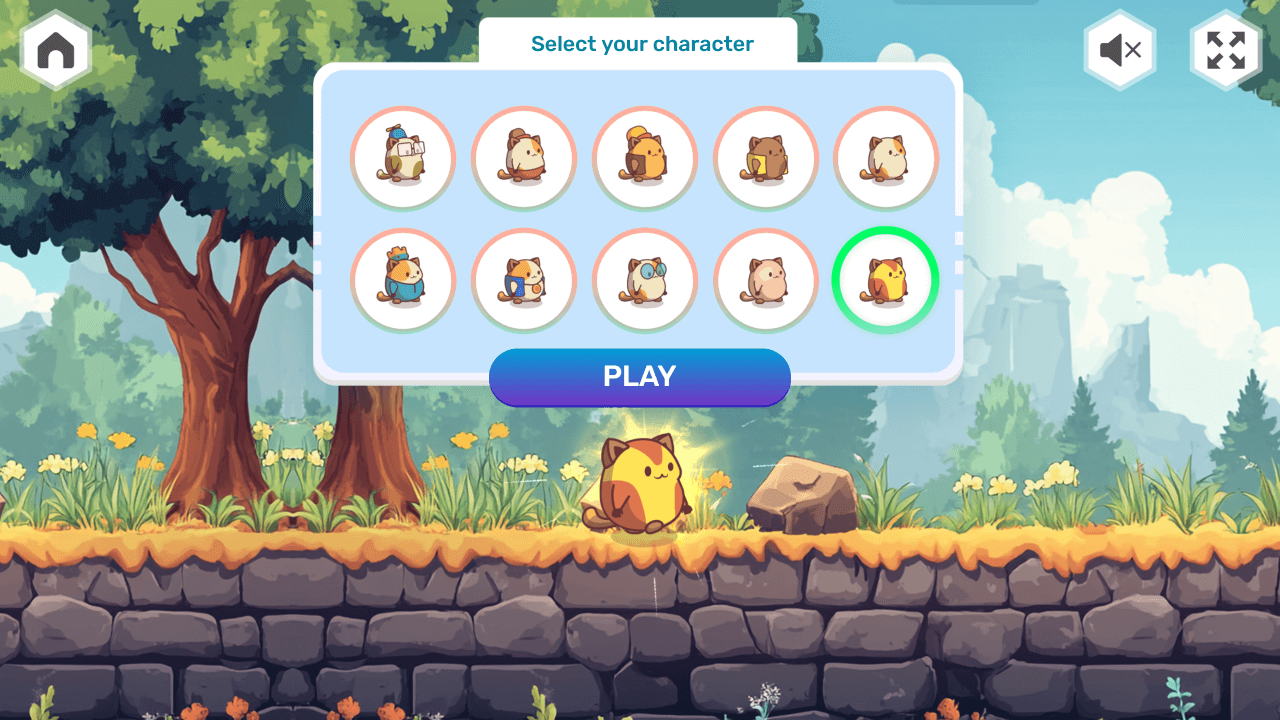
Task: Choose the crowned cat in the blue hoodie
Action: [403, 280]
